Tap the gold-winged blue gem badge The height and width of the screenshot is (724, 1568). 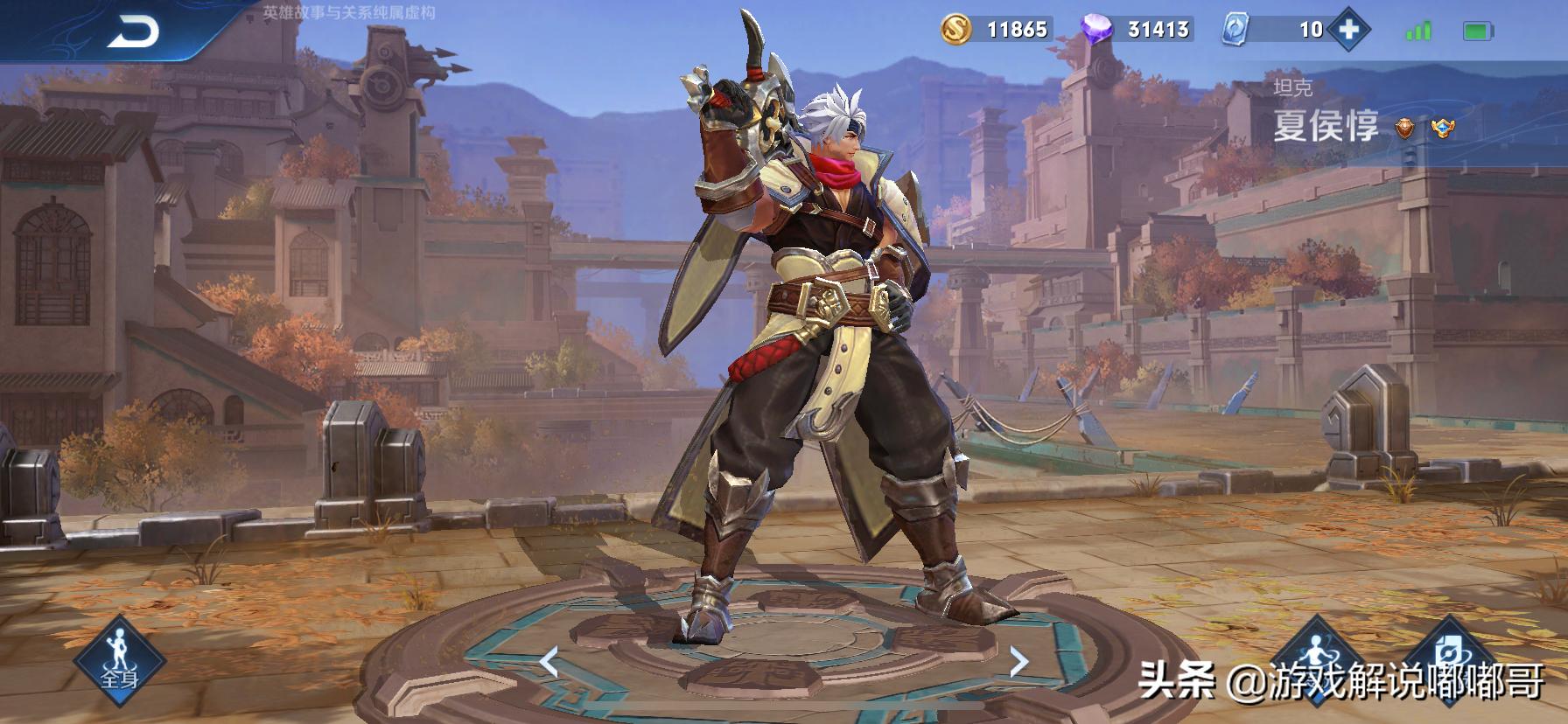[1442, 129]
